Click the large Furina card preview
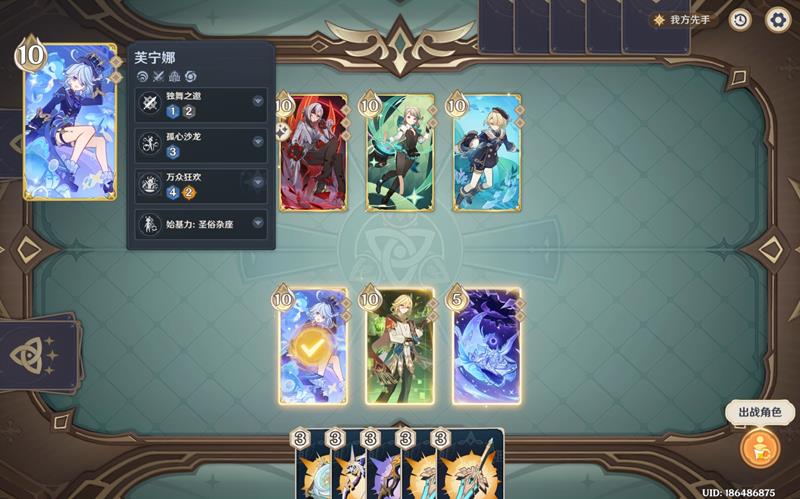The height and width of the screenshot is (499, 800). click(x=70, y=122)
